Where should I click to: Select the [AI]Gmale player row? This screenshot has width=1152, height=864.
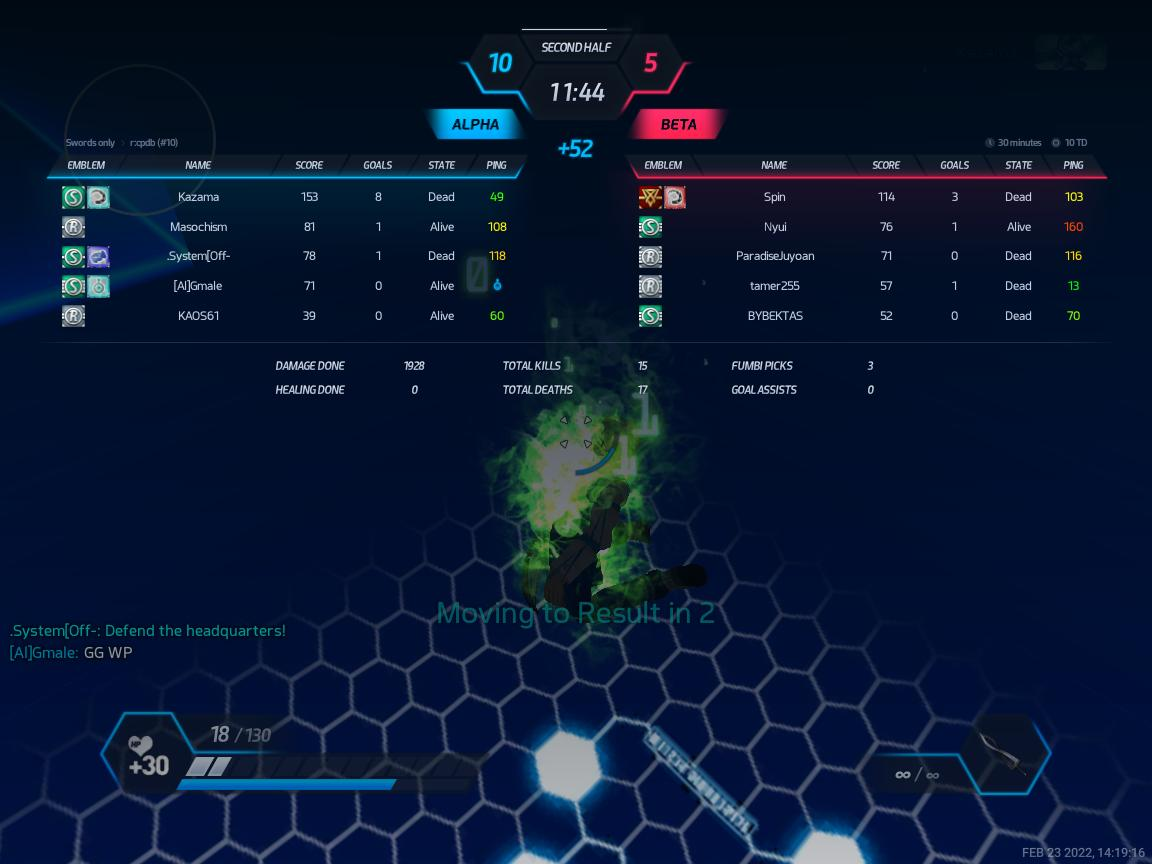pos(198,286)
